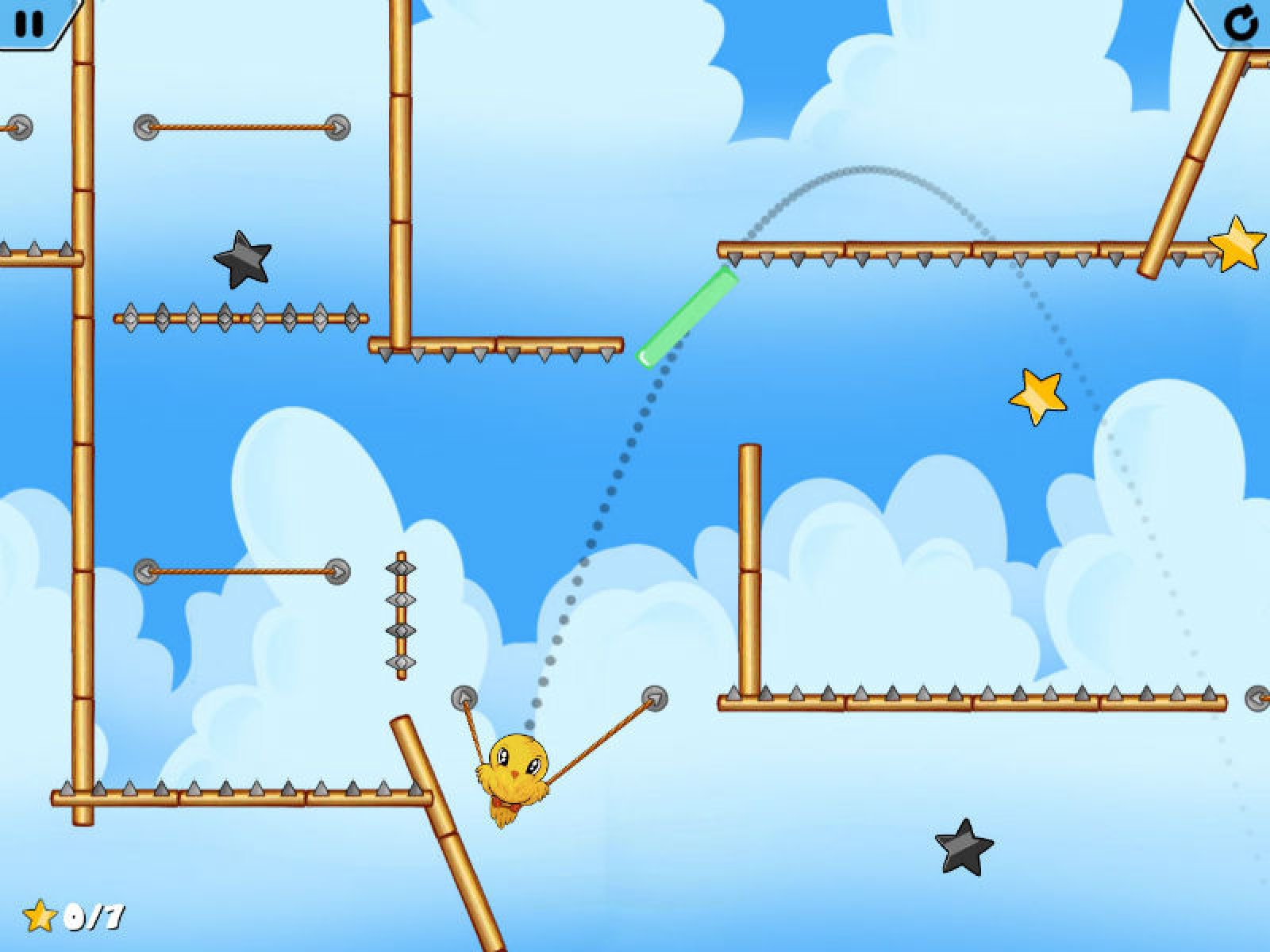Screen dimensions: 1270x952
Task: Restart the level with the reload arrow
Action: tap(1239, 22)
